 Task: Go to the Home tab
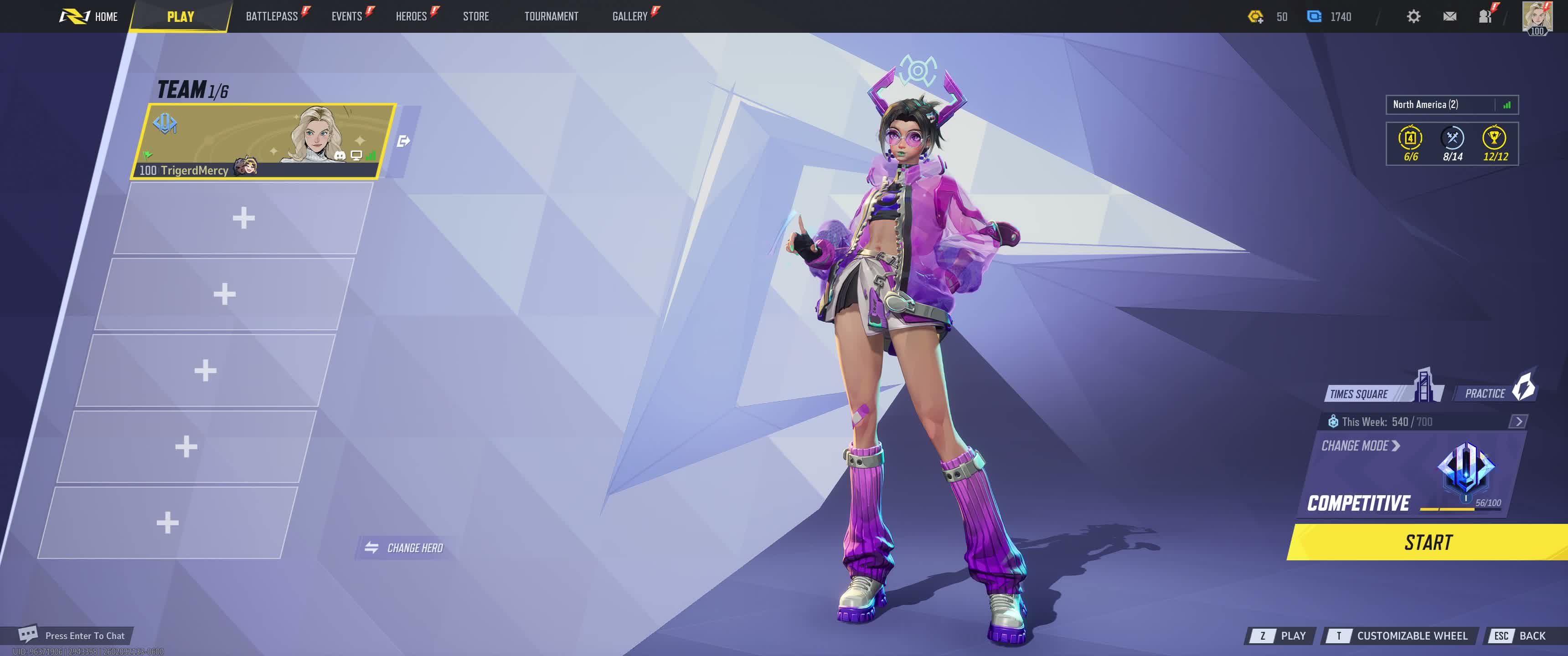[89, 16]
